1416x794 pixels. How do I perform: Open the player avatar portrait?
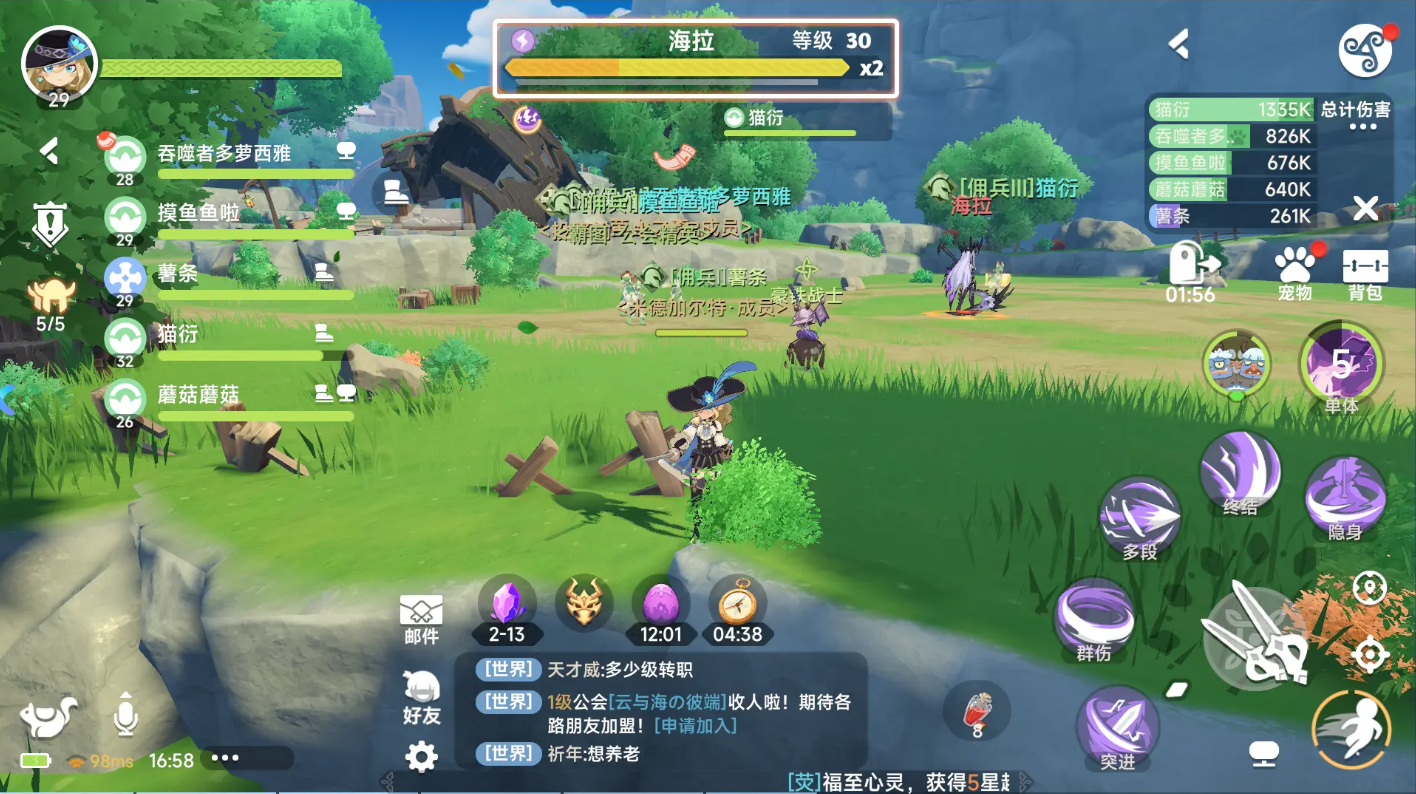[x=59, y=64]
